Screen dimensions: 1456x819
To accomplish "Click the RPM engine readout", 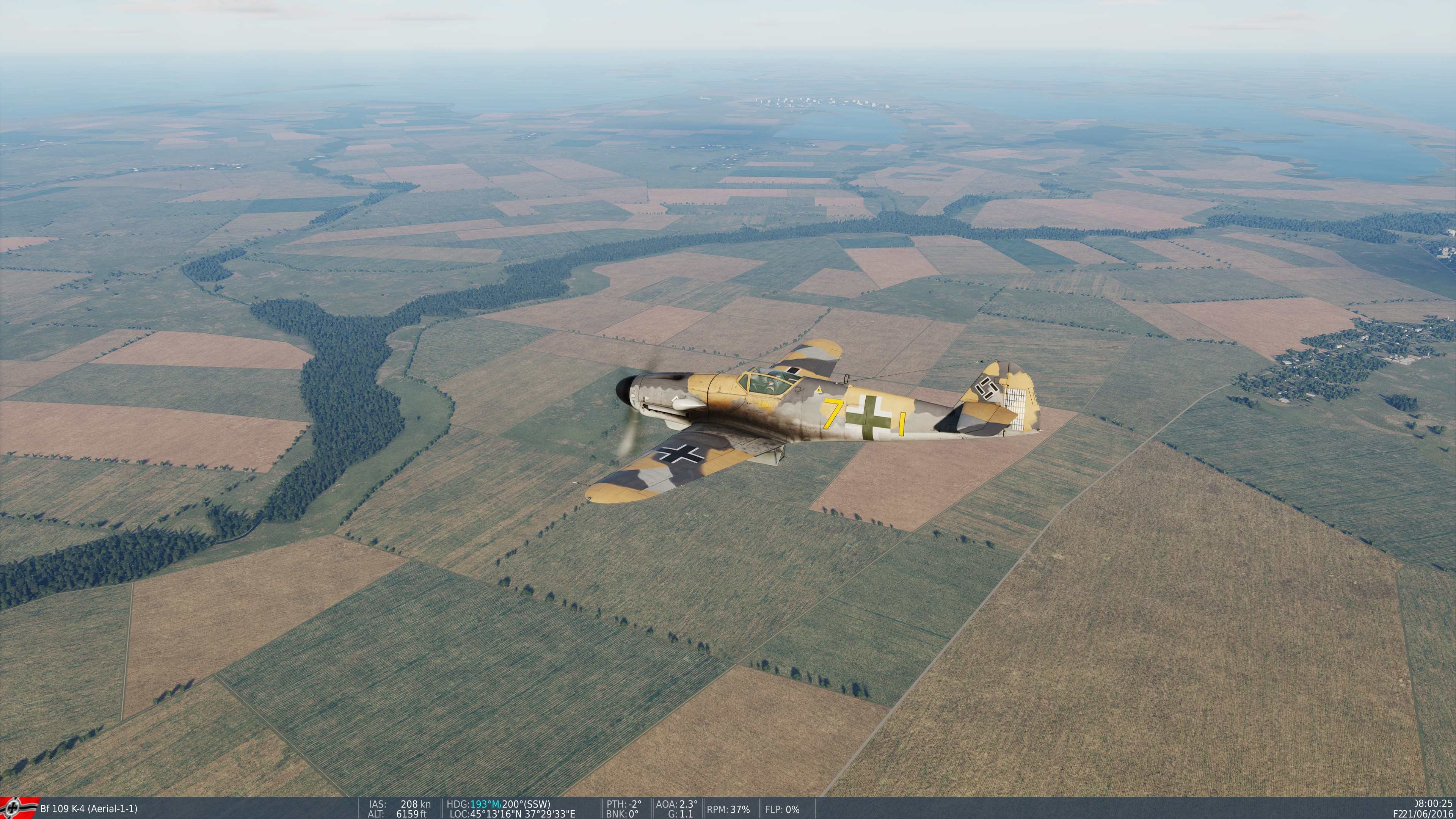I will [x=729, y=809].
